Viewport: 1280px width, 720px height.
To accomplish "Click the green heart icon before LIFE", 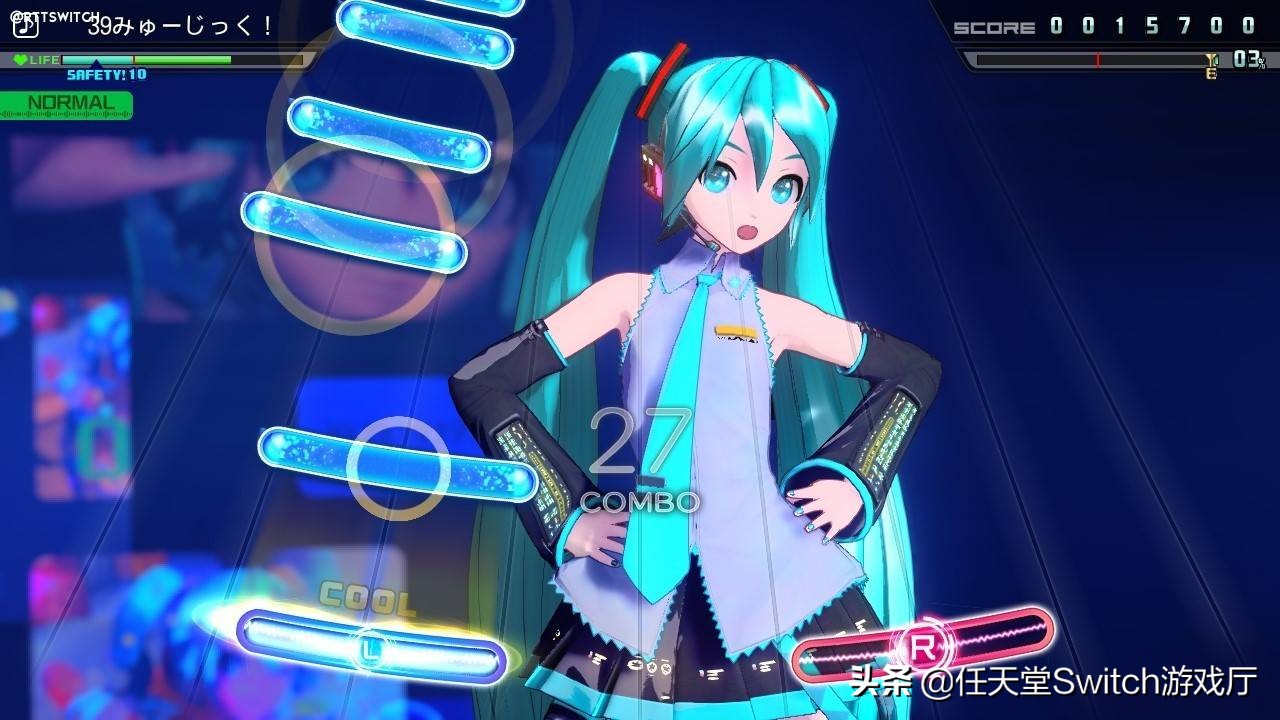I will [22, 59].
